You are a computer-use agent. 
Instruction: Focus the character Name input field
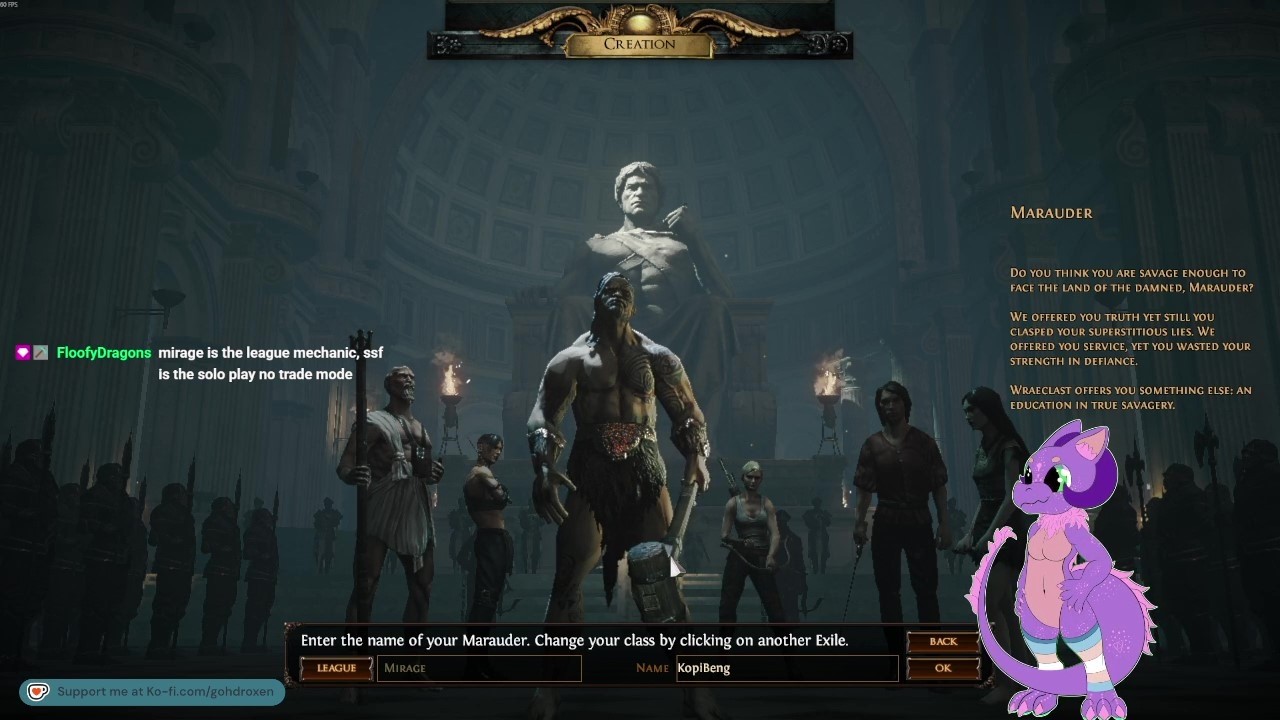tap(786, 668)
